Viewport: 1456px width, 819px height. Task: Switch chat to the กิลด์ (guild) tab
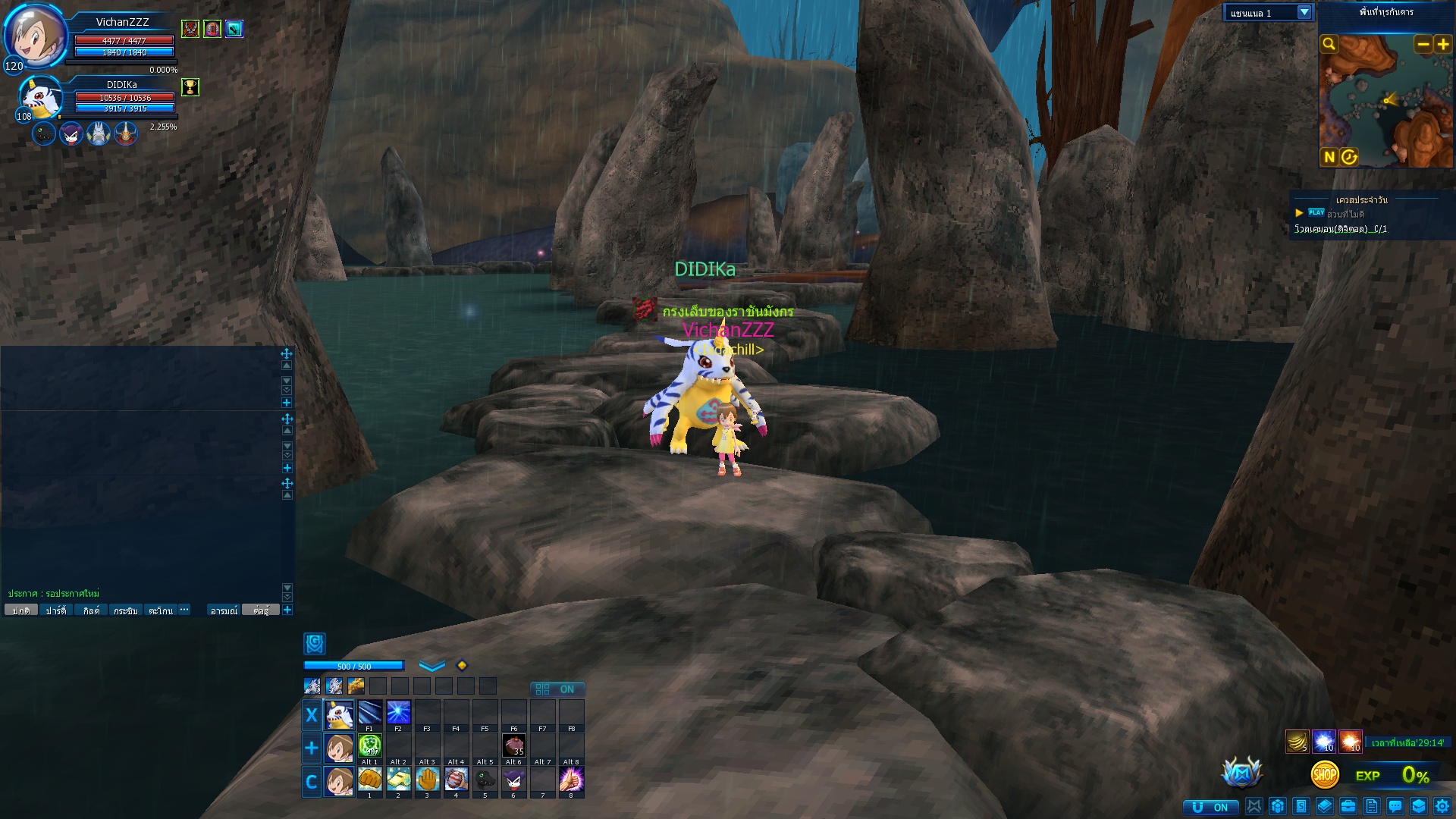coord(91,610)
